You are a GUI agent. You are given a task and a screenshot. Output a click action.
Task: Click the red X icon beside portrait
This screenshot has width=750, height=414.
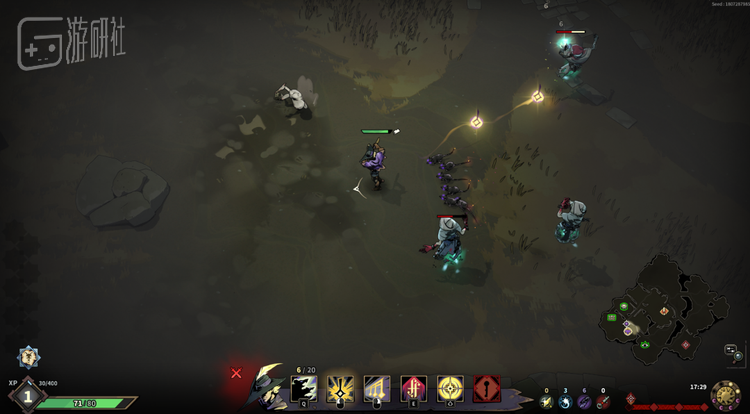coord(236,373)
